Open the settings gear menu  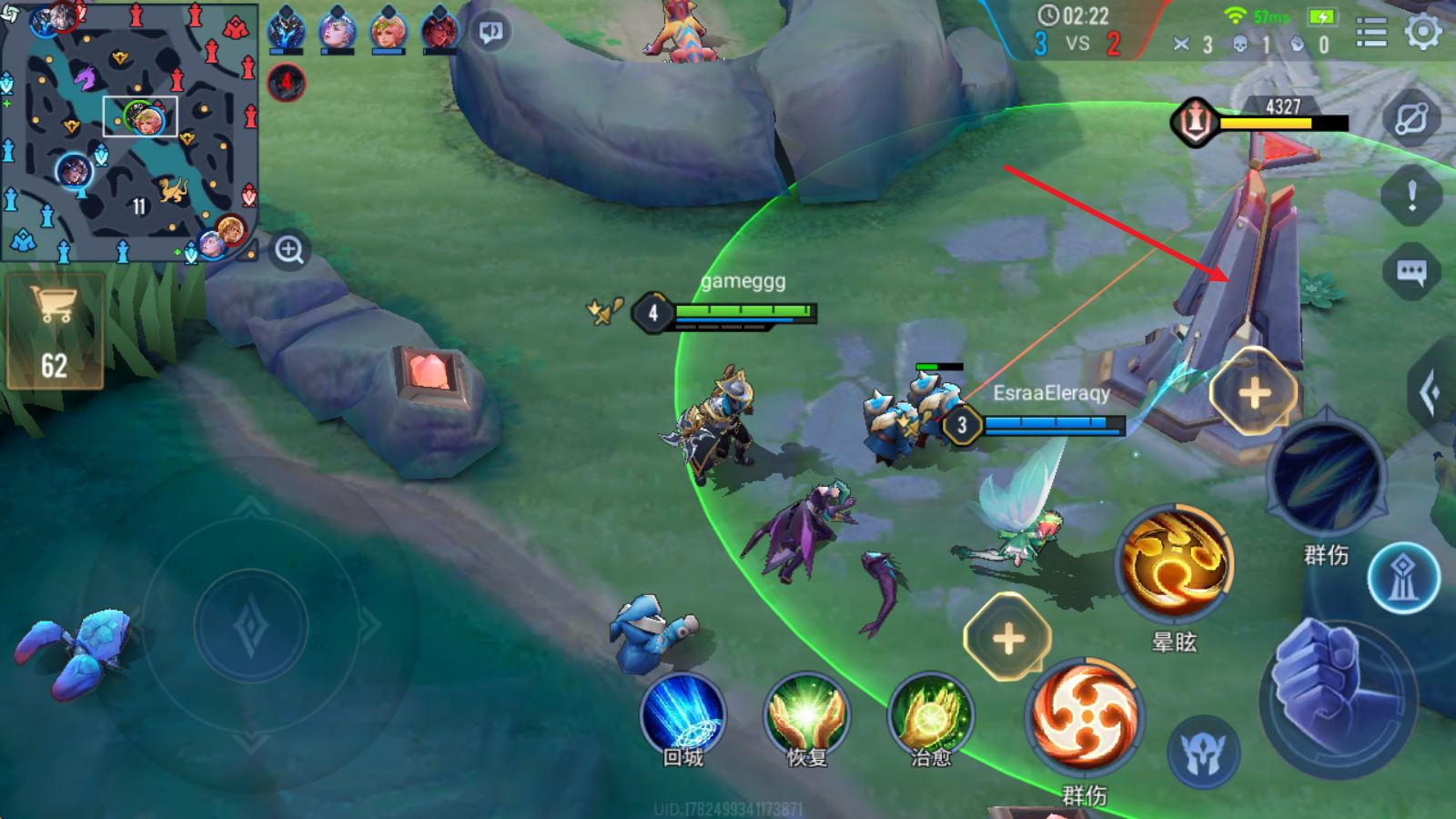tap(1423, 33)
